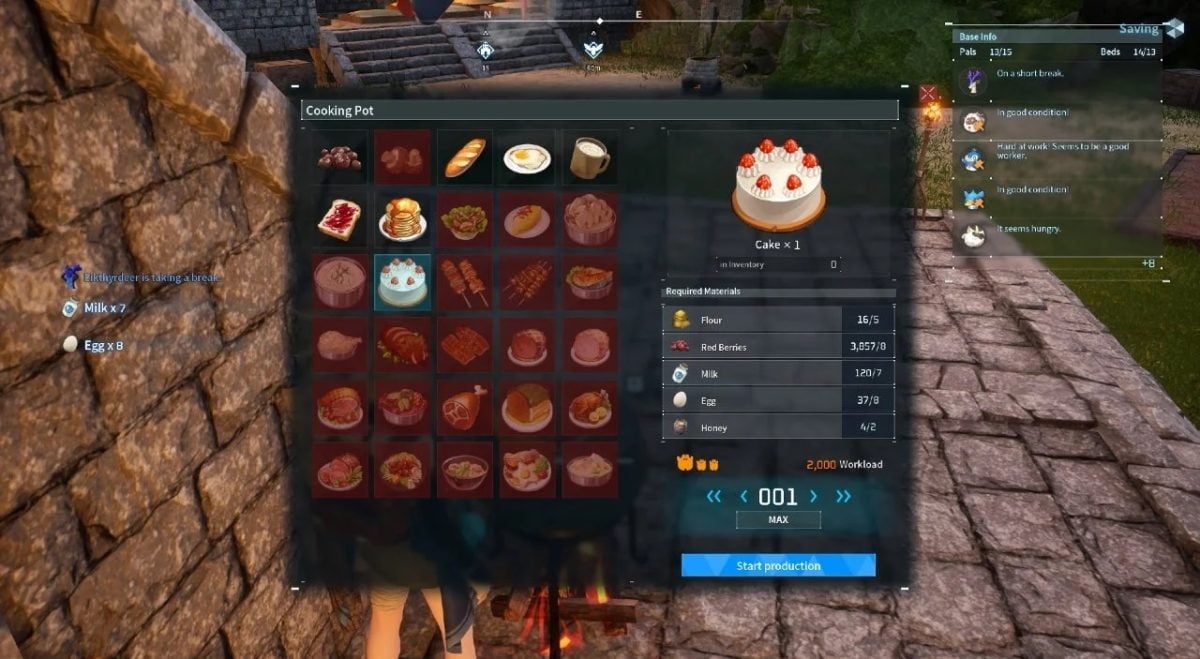Pick the omelet recipe
The image size is (1200, 659).
[527, 219]
